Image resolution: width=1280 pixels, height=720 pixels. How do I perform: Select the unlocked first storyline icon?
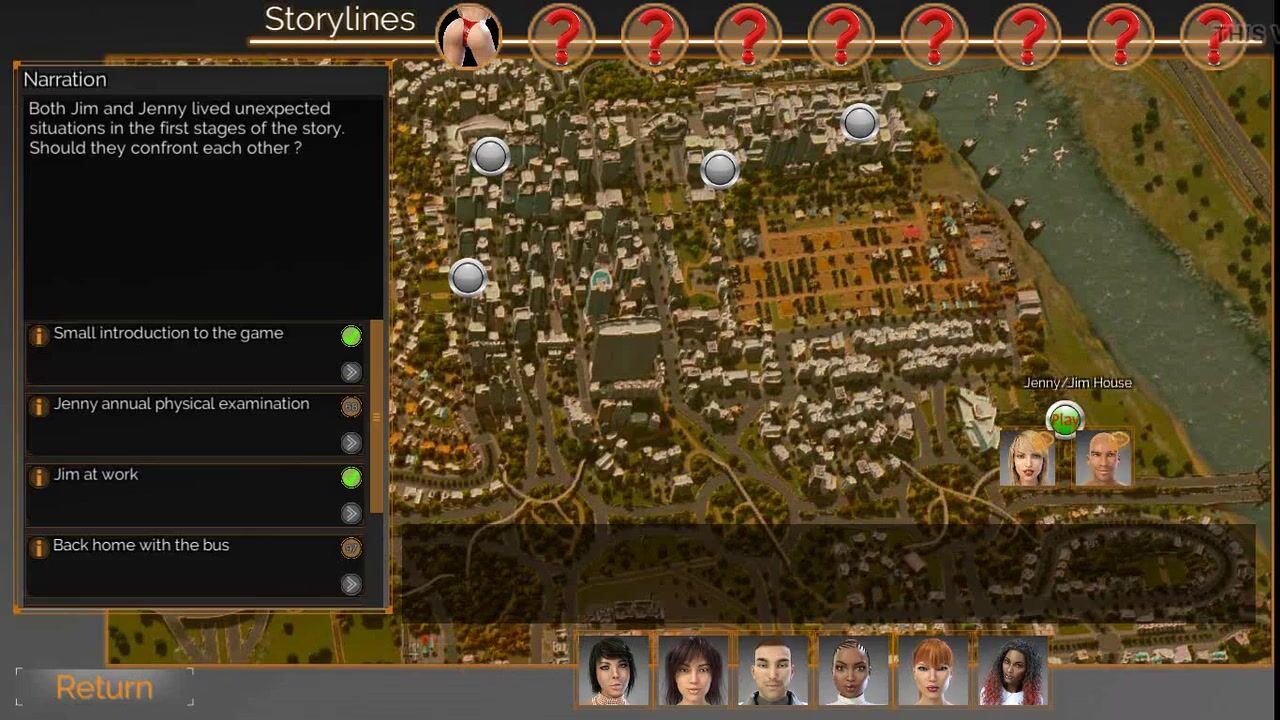(468, 37)
